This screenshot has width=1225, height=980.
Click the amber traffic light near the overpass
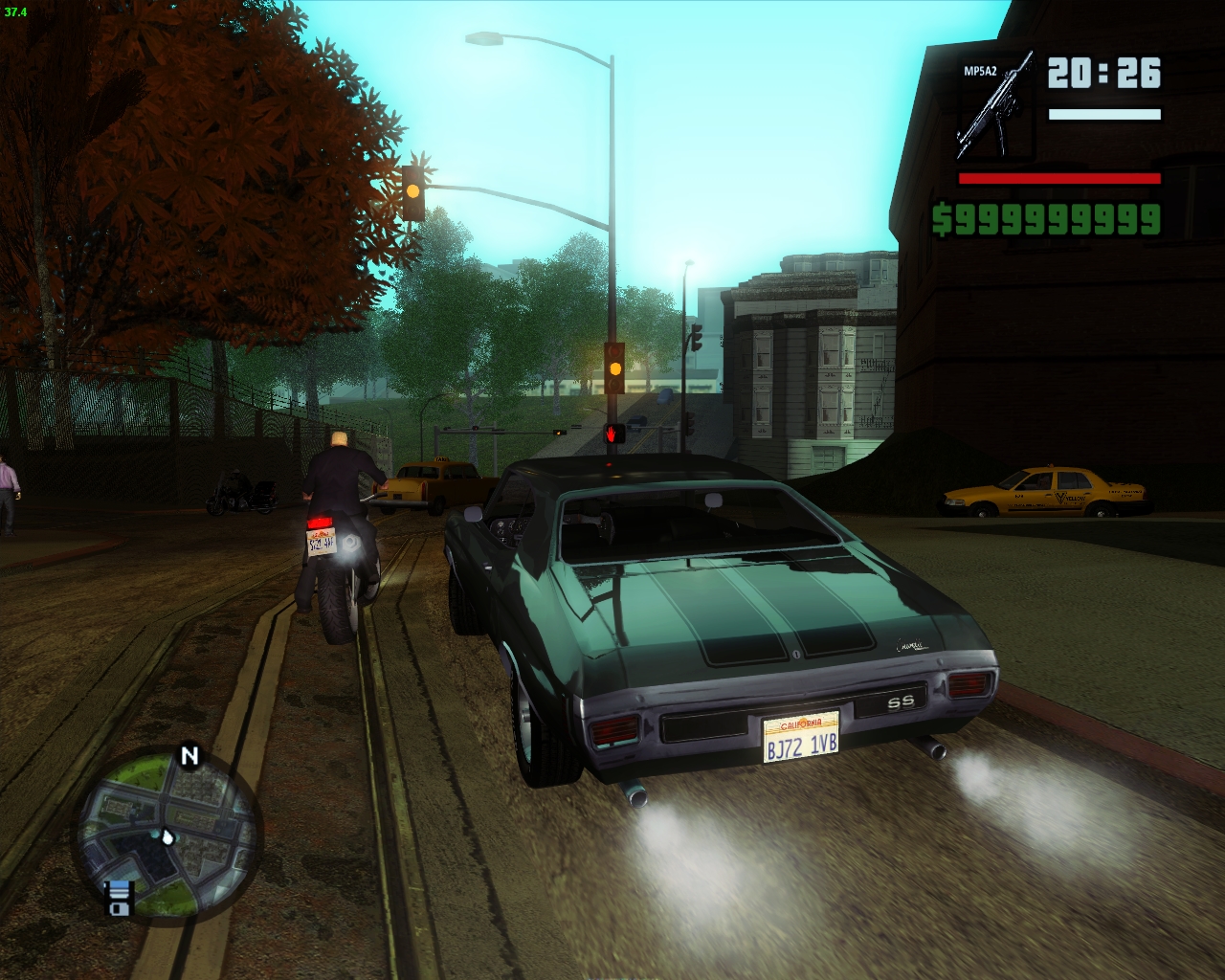coord(613,368)
